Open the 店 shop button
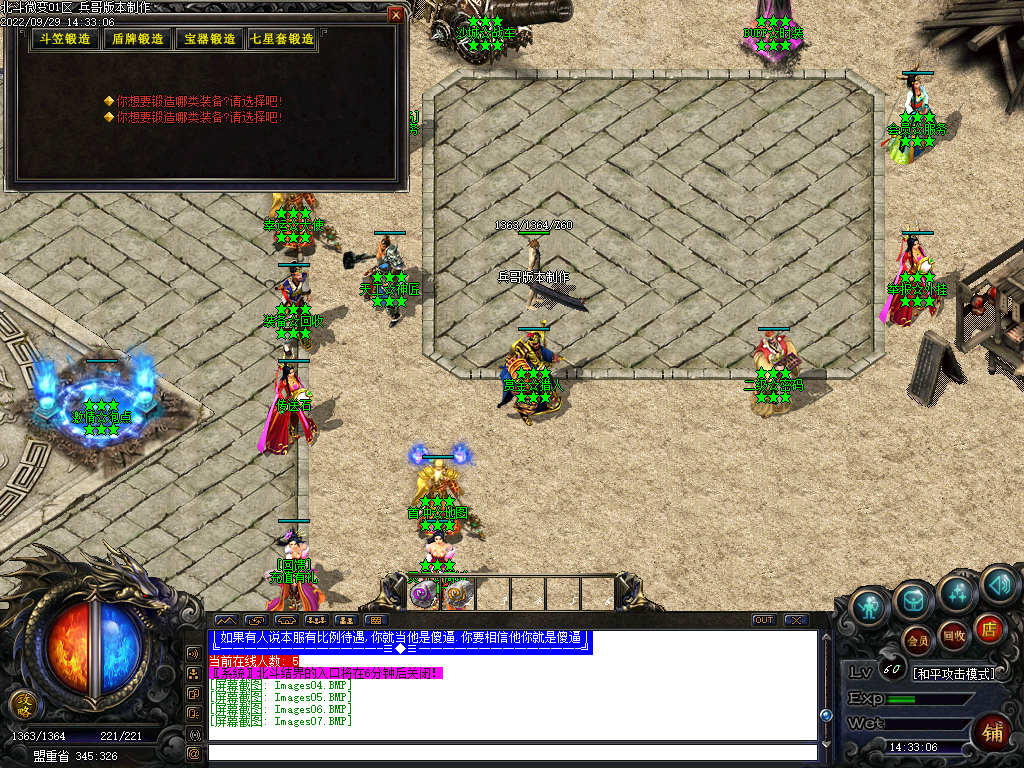Screen dimensions: 1024x768 coord(988,627)
